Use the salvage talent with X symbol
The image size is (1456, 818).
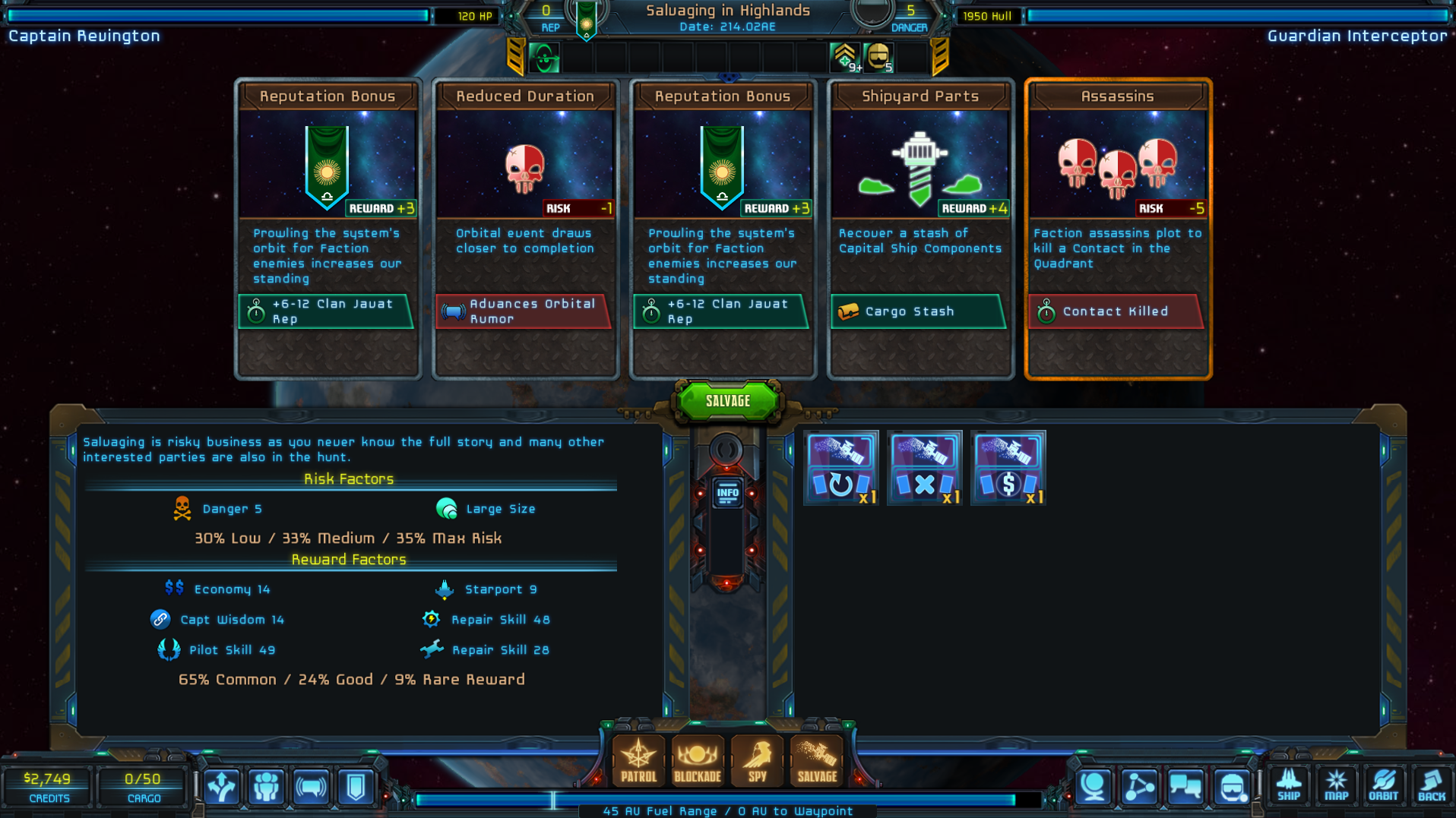tap(924, 467)
